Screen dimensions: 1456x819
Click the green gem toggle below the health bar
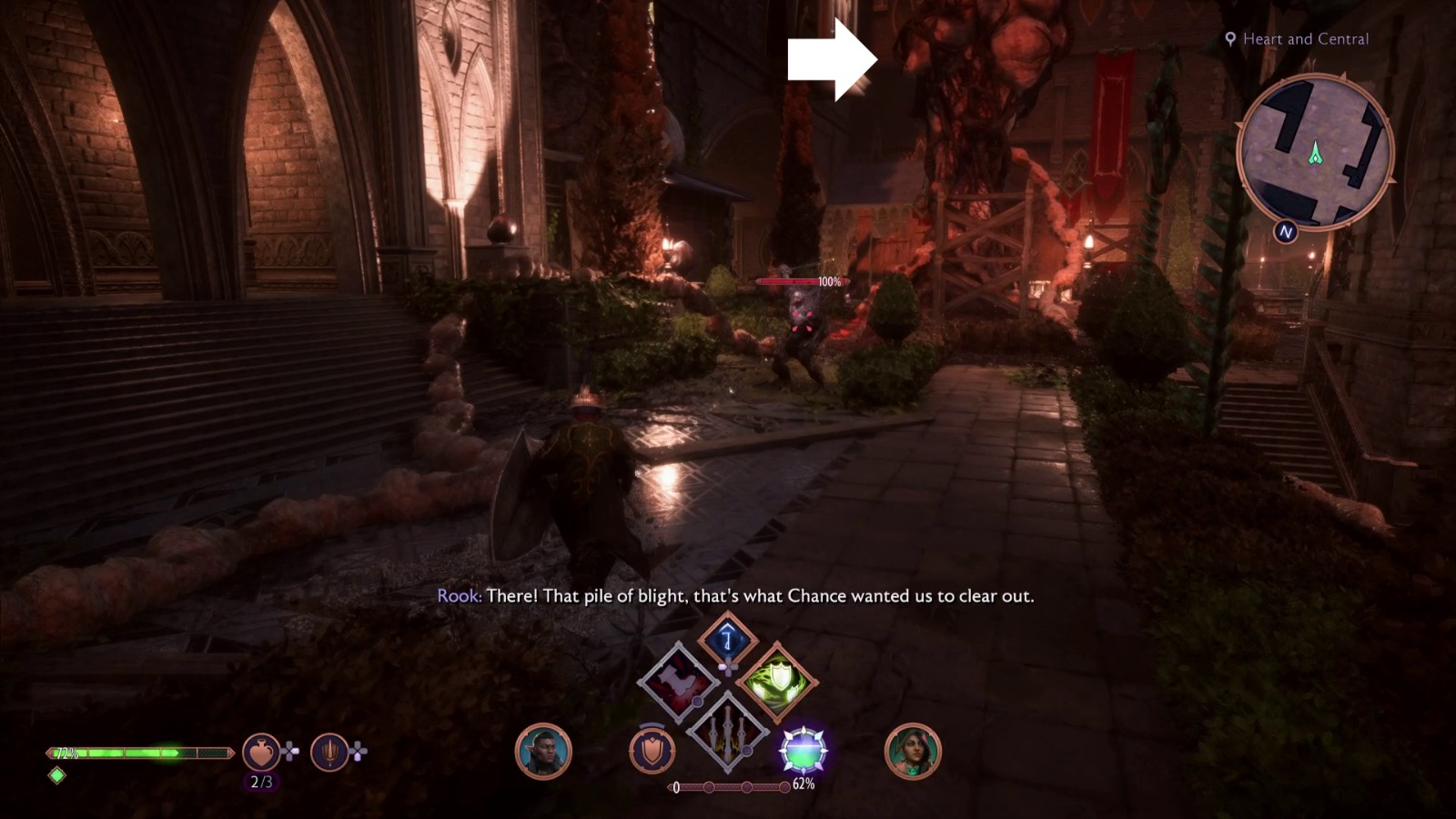click(x=57, y=775)
